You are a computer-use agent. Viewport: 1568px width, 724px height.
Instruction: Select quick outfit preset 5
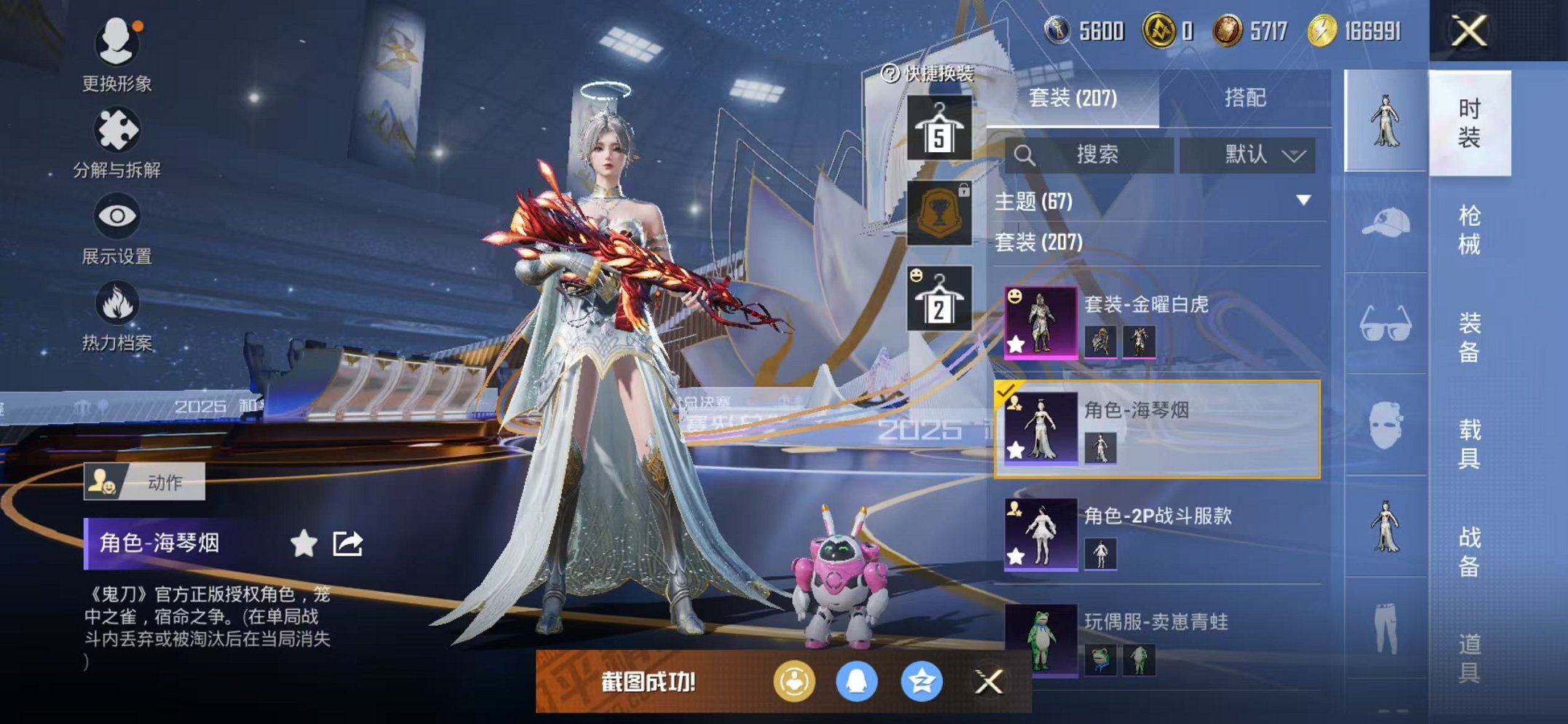(938, 129)
